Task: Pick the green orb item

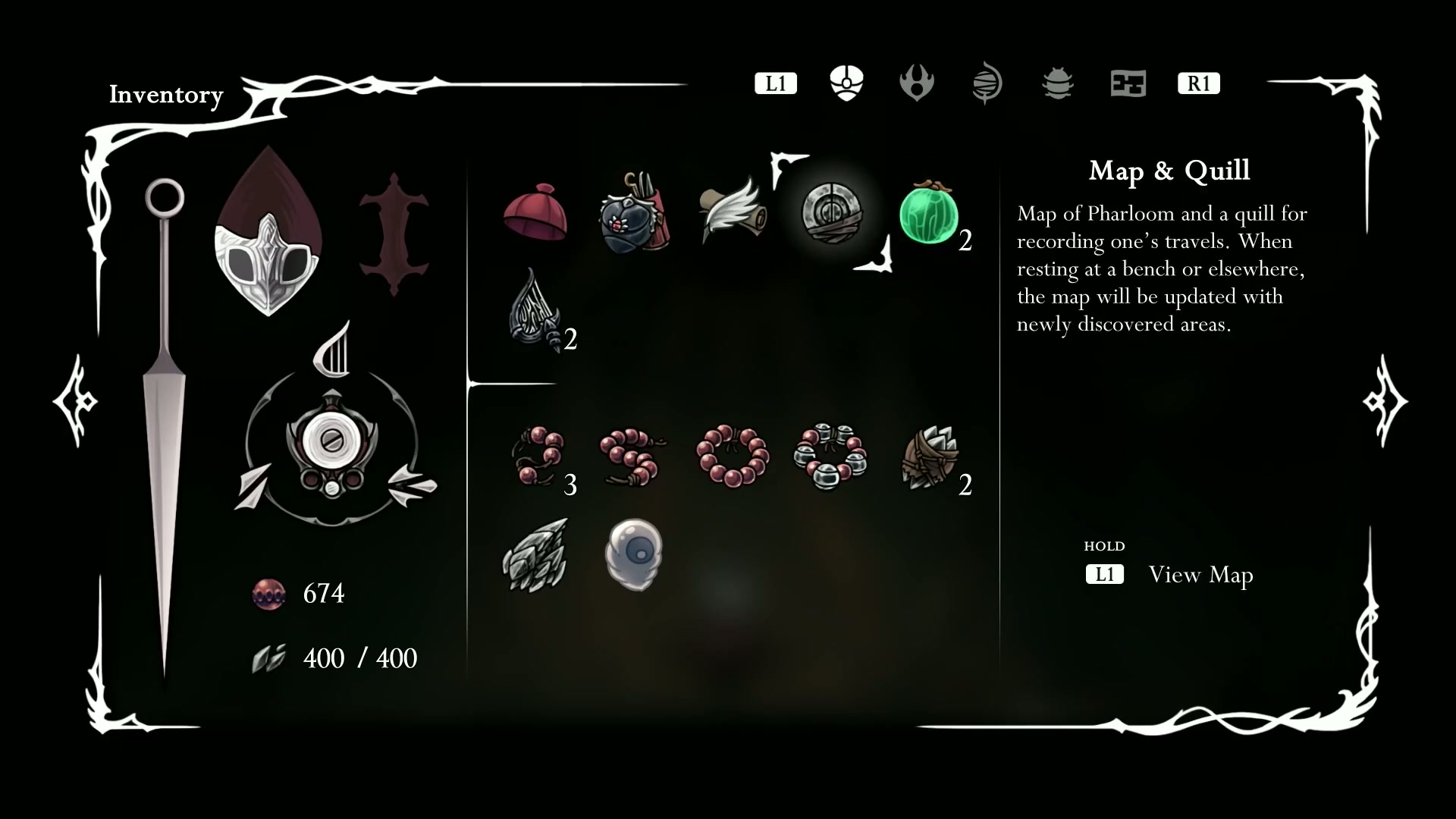Action: [x=929, y=213]
